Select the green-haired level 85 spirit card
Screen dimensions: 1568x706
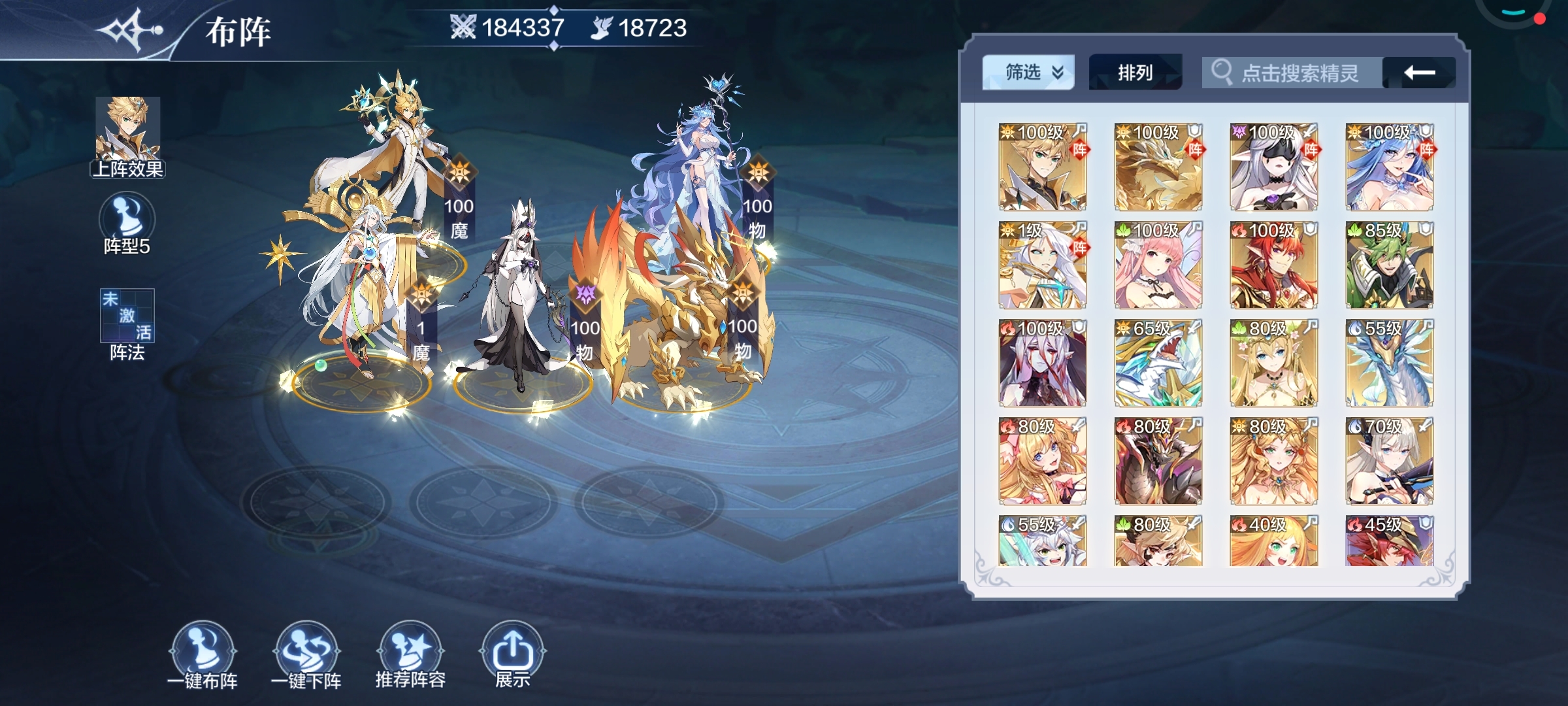[1390, 265]
